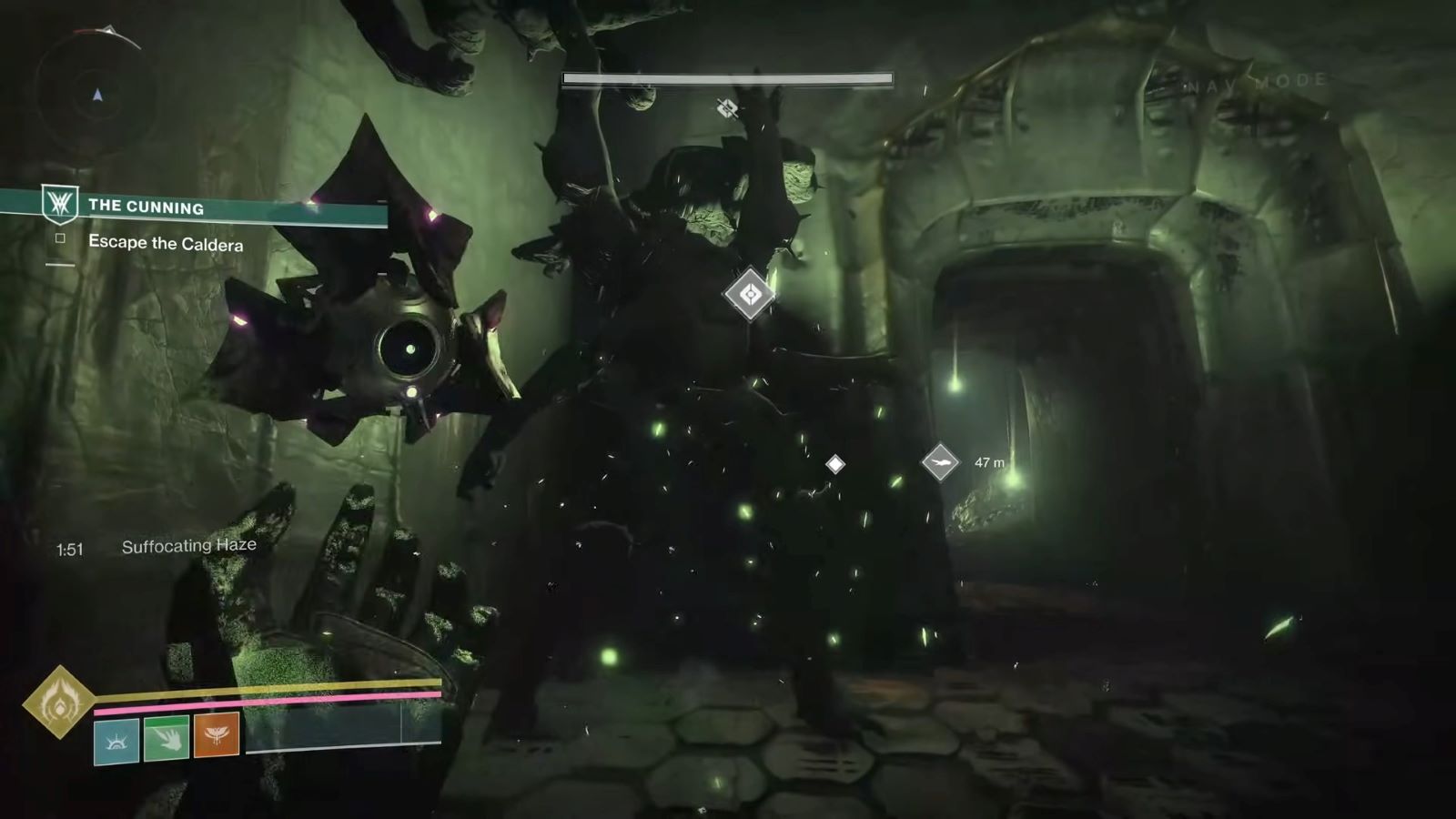Click the small white diamond tracker marker
Viewport: 1456px width, 819px height.
(836, 464)
